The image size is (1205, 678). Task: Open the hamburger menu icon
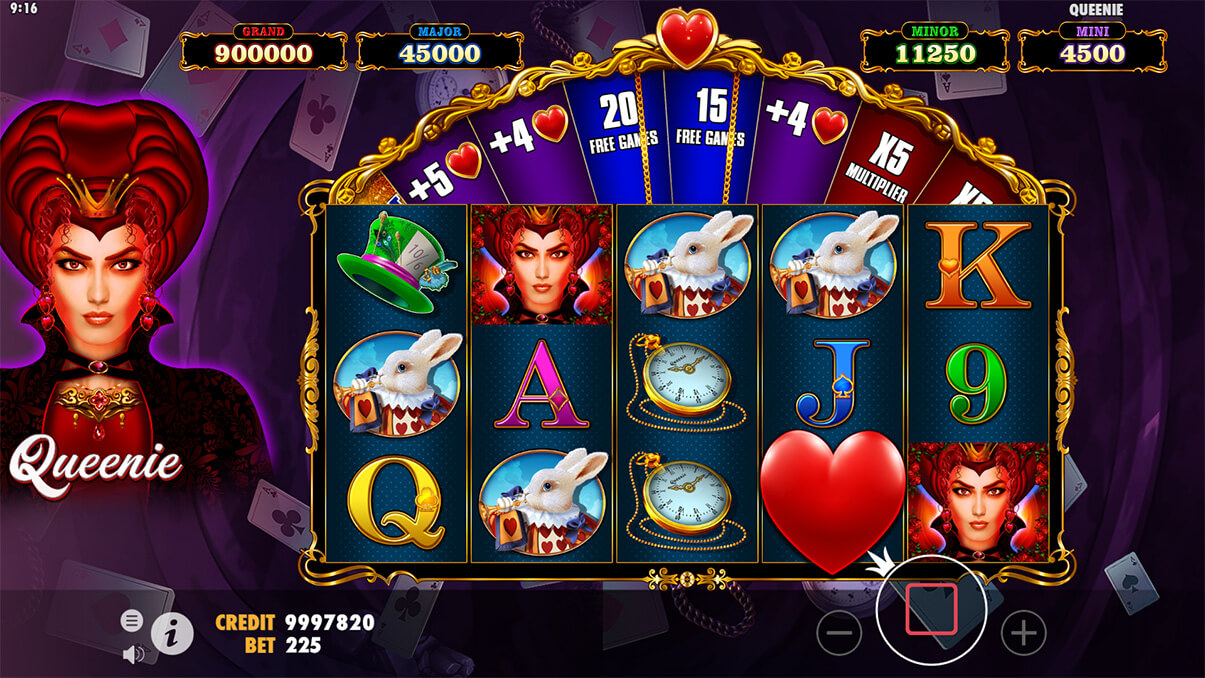(x=131, y=621)
